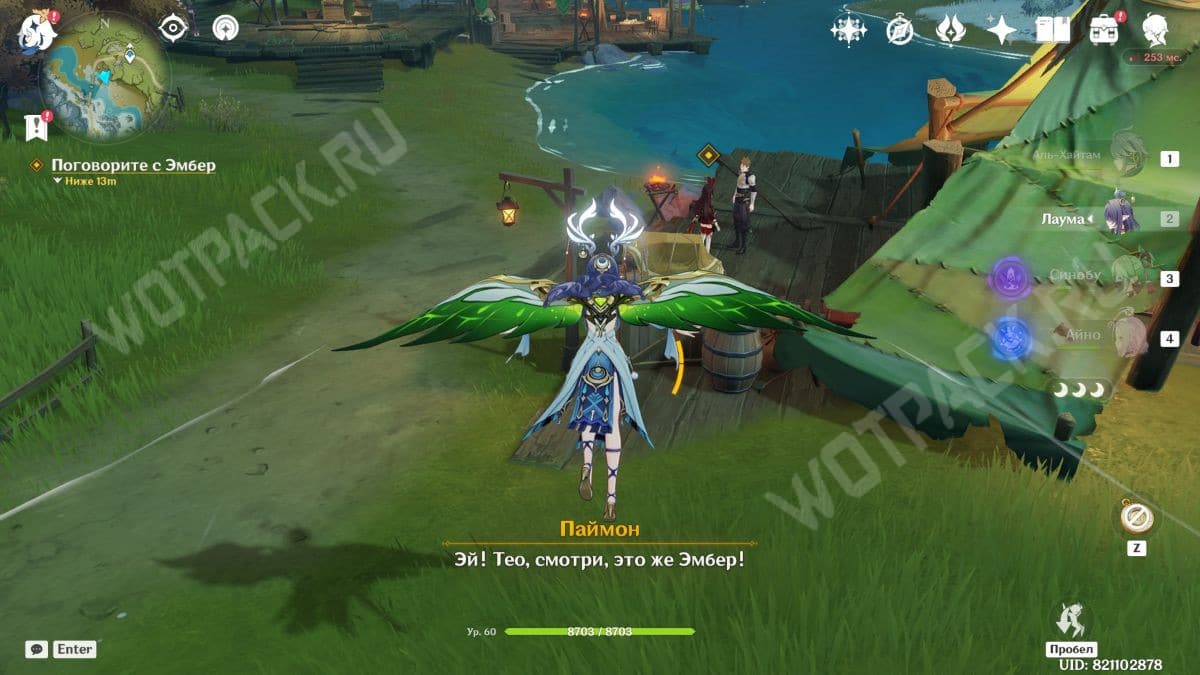Screen dimensions: 1200x675
Task: Use the compass gadget icon
Action: [1138, 517]
